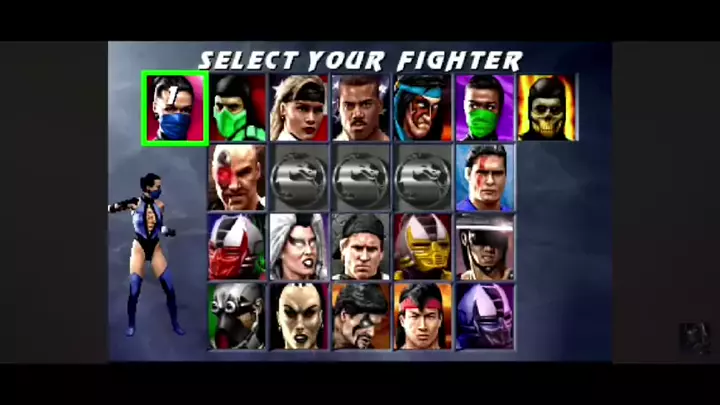Pick Jade on the purple background
Viewport: 720px width, 405px height.
[485, 107]
